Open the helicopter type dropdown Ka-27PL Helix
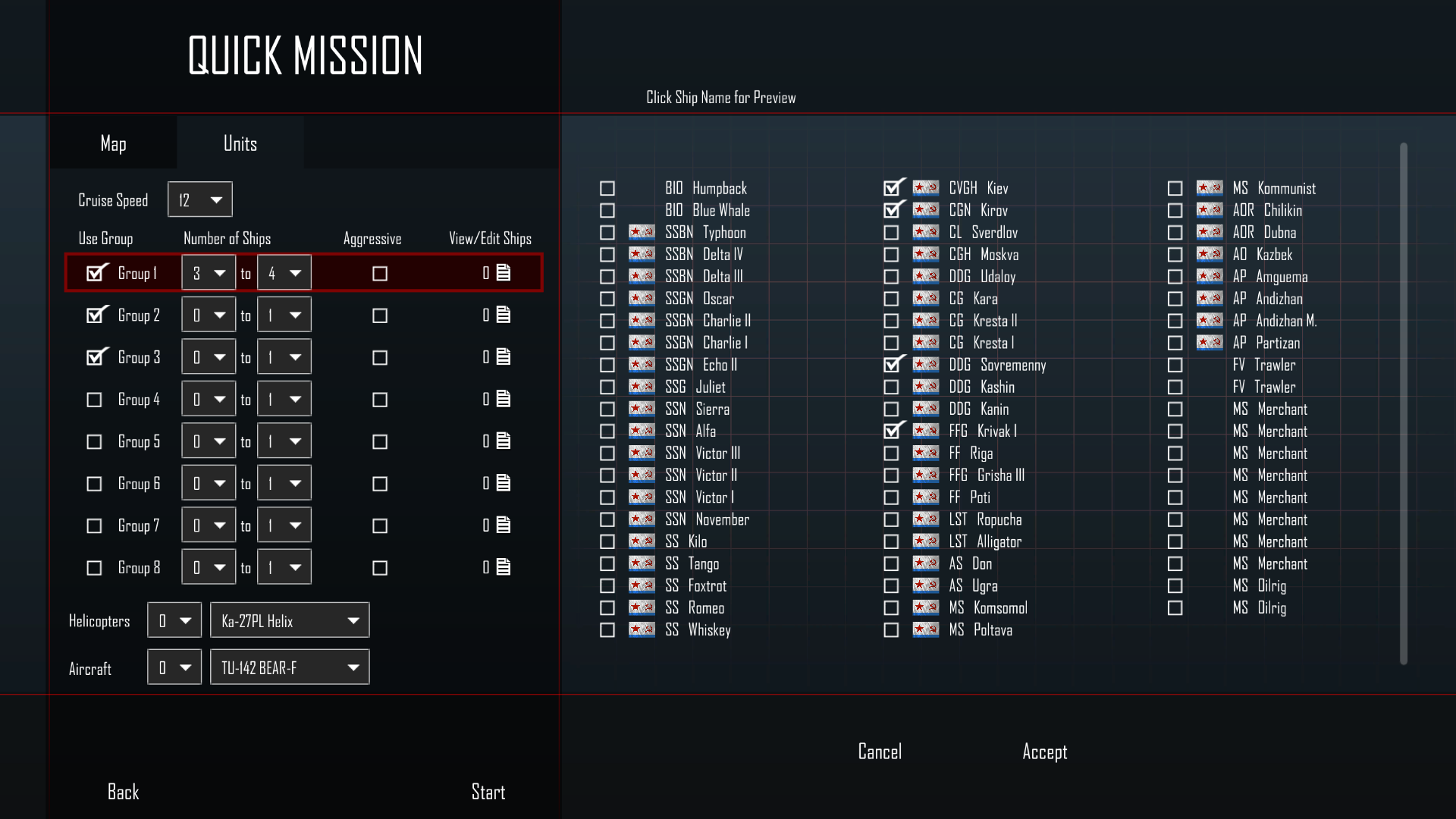1456x819 pixels. click(x=290, y=621)
